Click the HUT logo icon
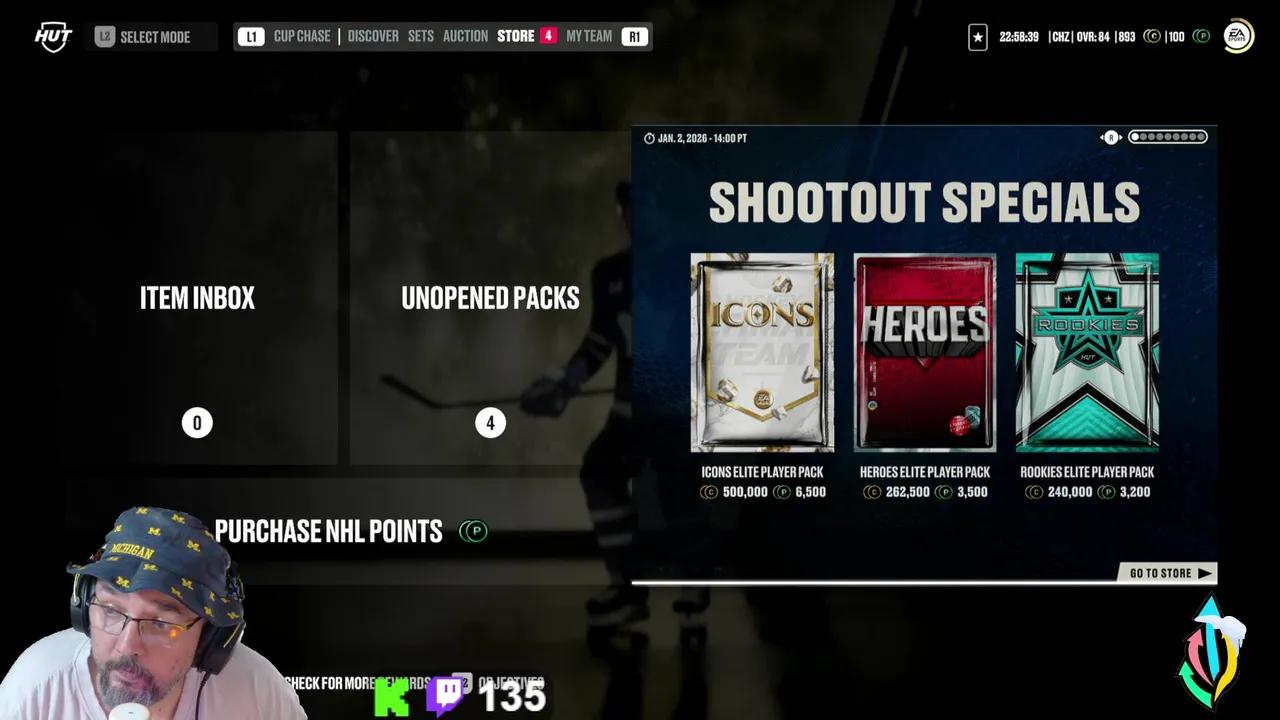The height and width of the screenshot is (720, 1280). [52, 37]
